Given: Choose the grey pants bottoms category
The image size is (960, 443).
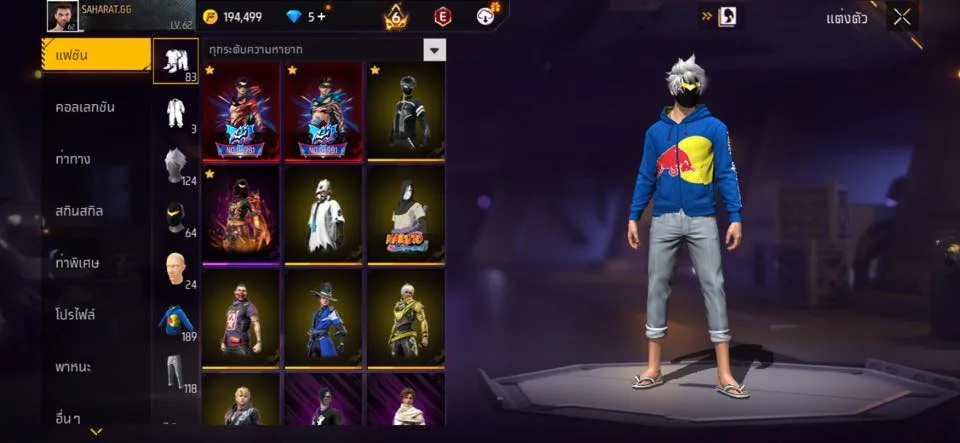Looking at the screenshot, I should (176, 372).
